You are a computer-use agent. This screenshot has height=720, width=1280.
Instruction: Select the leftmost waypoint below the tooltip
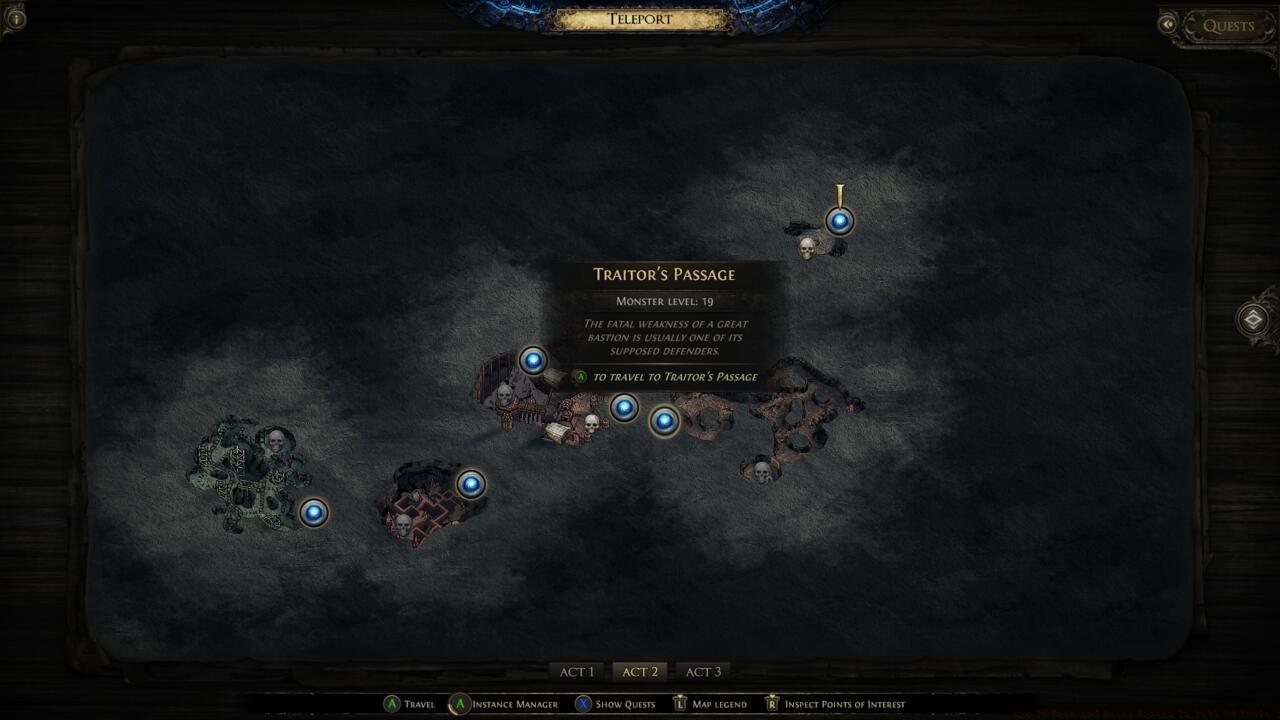[x=624, y=408]
